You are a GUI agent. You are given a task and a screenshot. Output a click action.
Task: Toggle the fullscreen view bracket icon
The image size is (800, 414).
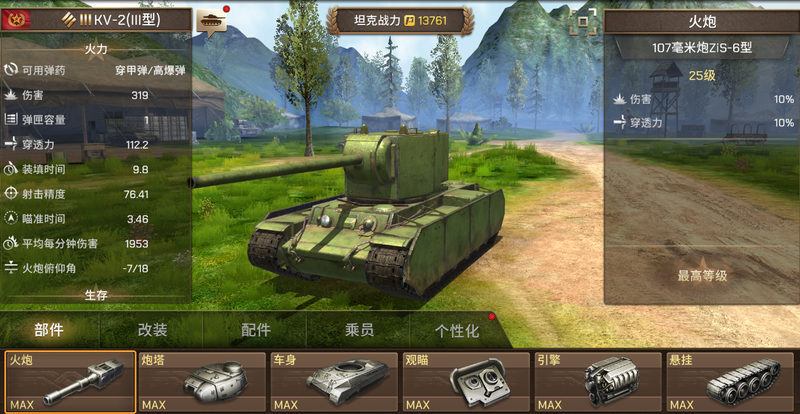point(581,21)
